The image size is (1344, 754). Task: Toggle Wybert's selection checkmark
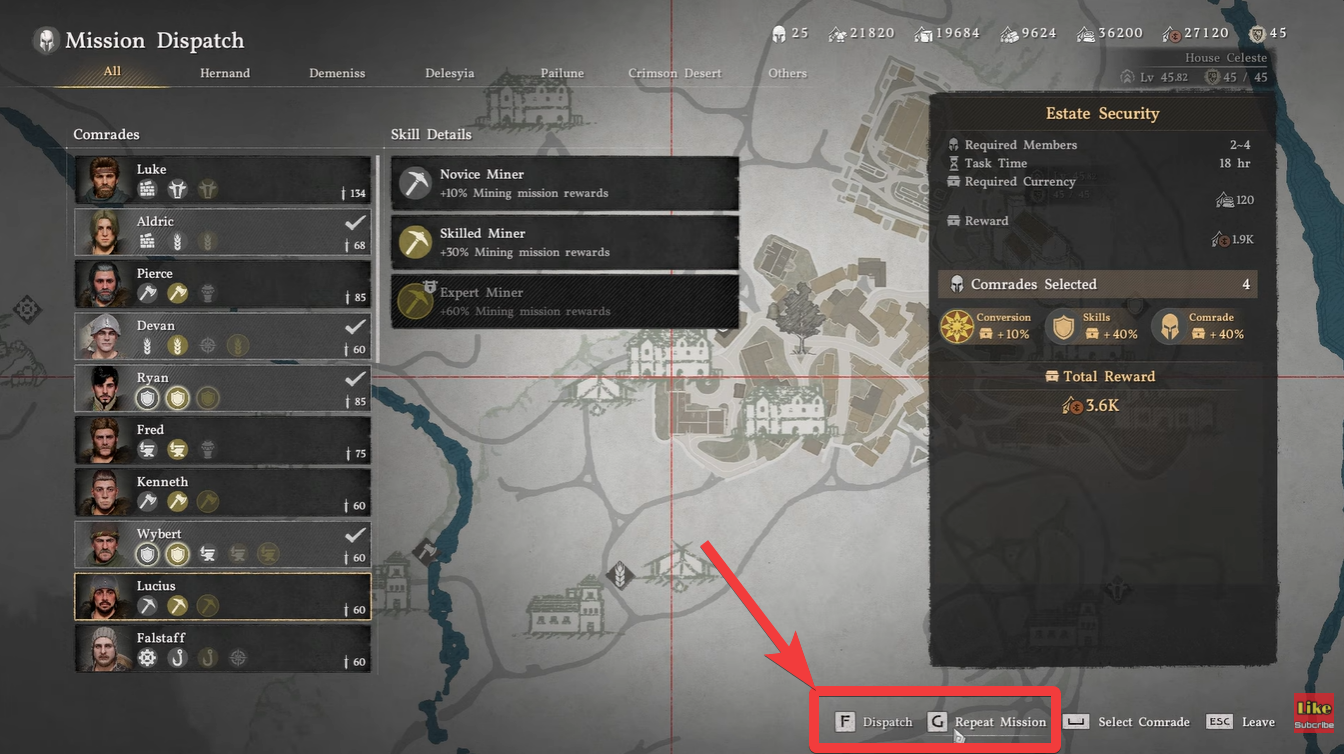[x=356, y=536]
